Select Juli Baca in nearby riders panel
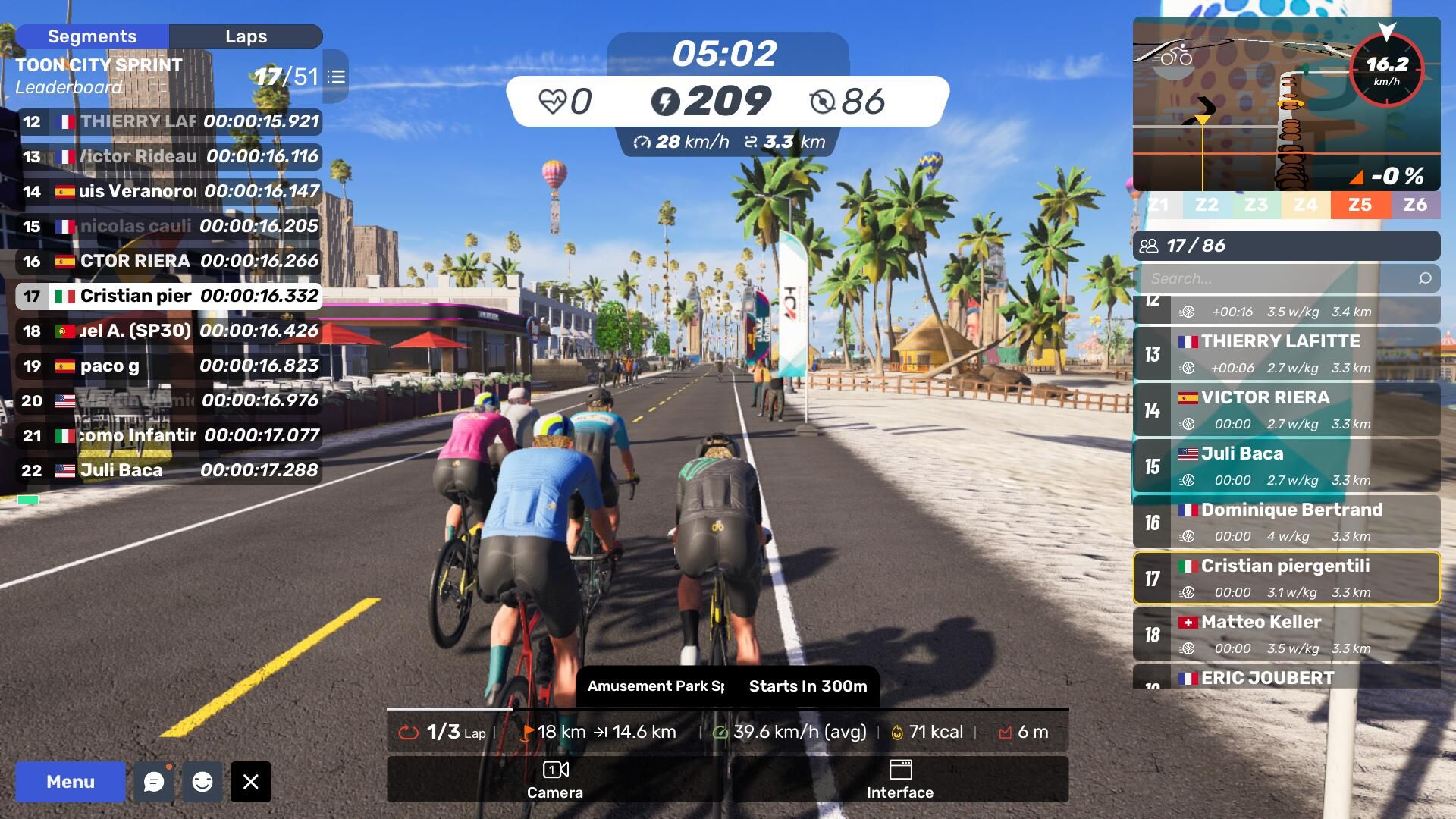This screenshot has width=1456, height=819. click(x=1286, y=466)
